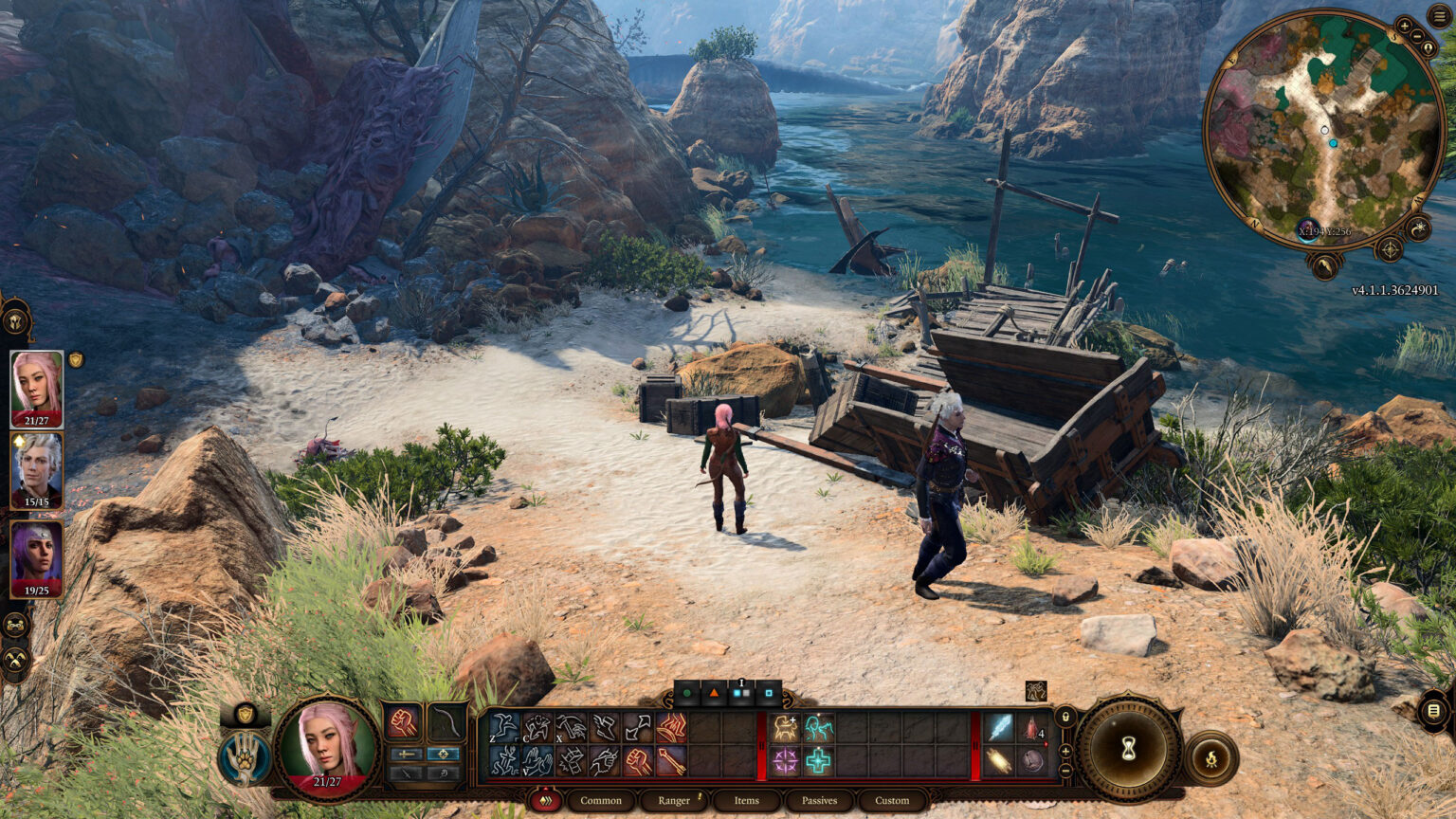Select the melee weapon set fist icon
Image resolution: width=1456 pixels, height=819 pixels.
coord(403,722)
